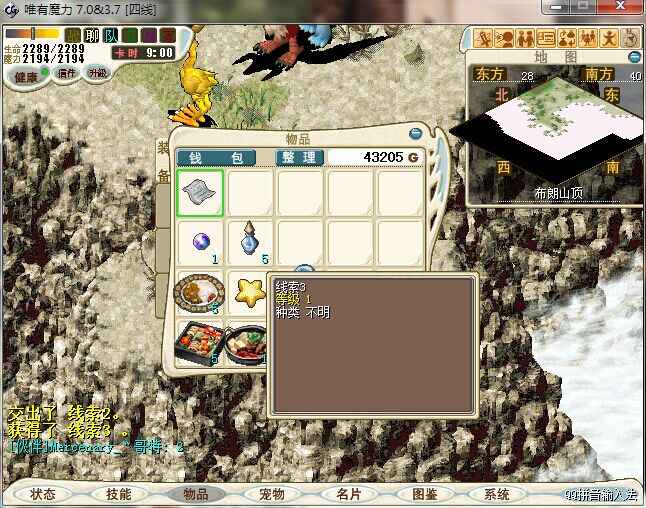Open the 状态 status menu
Image resolution: width=646 pixels, height=508 pixels.
[x=43, y=494]
